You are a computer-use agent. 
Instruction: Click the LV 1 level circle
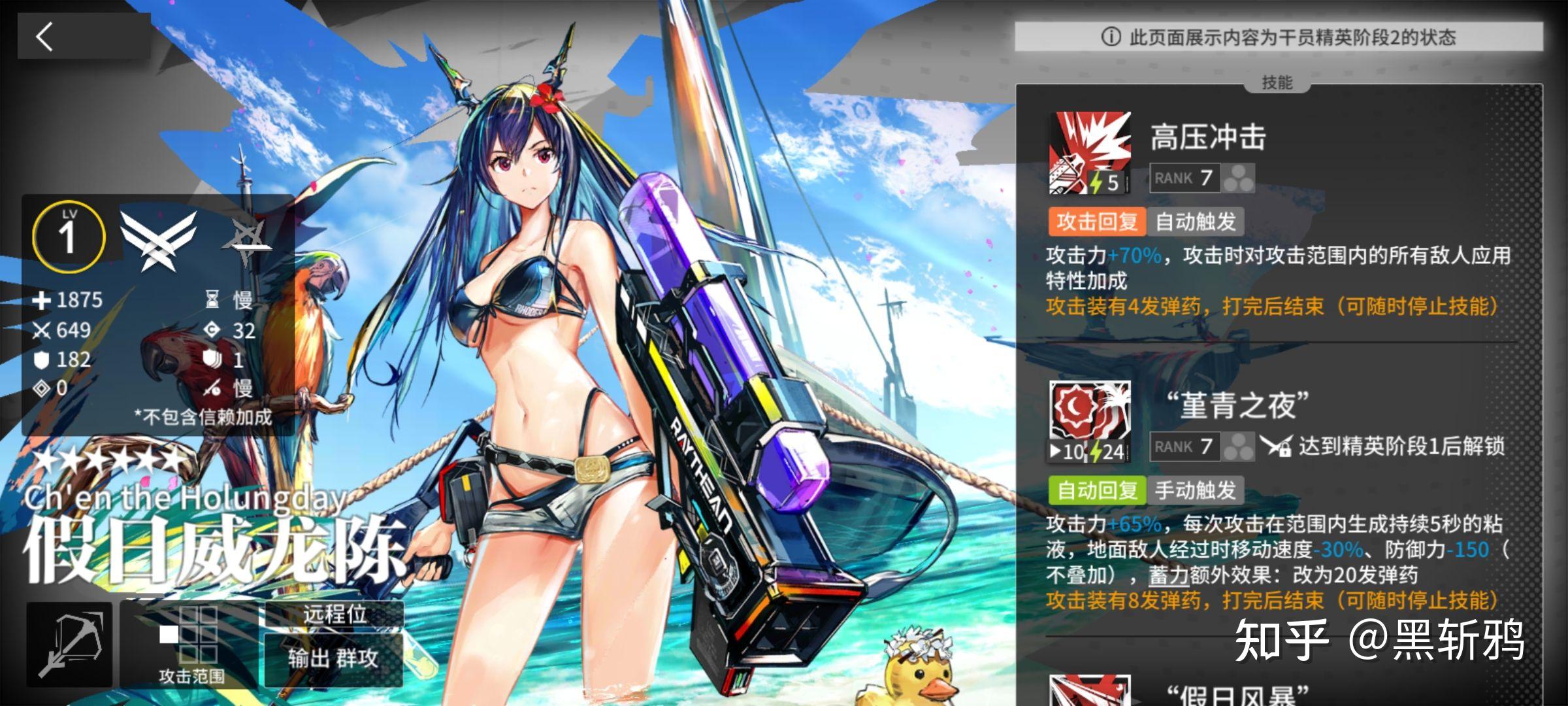(x=69, y=237)
